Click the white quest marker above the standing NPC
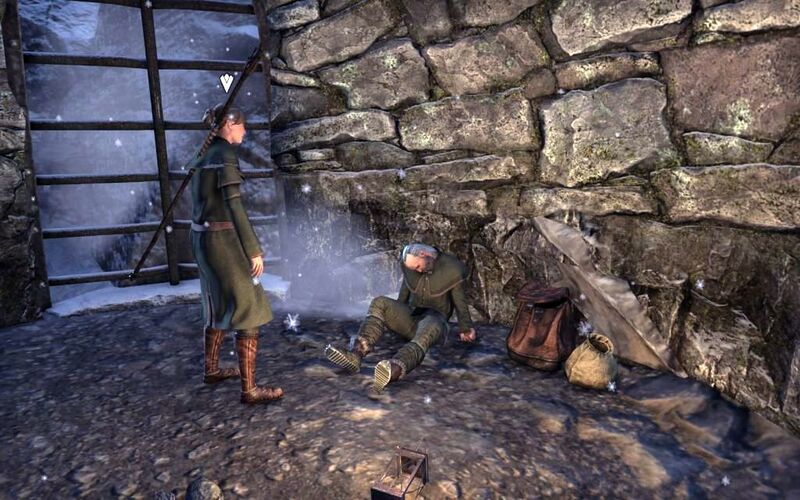This screenshot has width=800, height=500. [227, 82]
